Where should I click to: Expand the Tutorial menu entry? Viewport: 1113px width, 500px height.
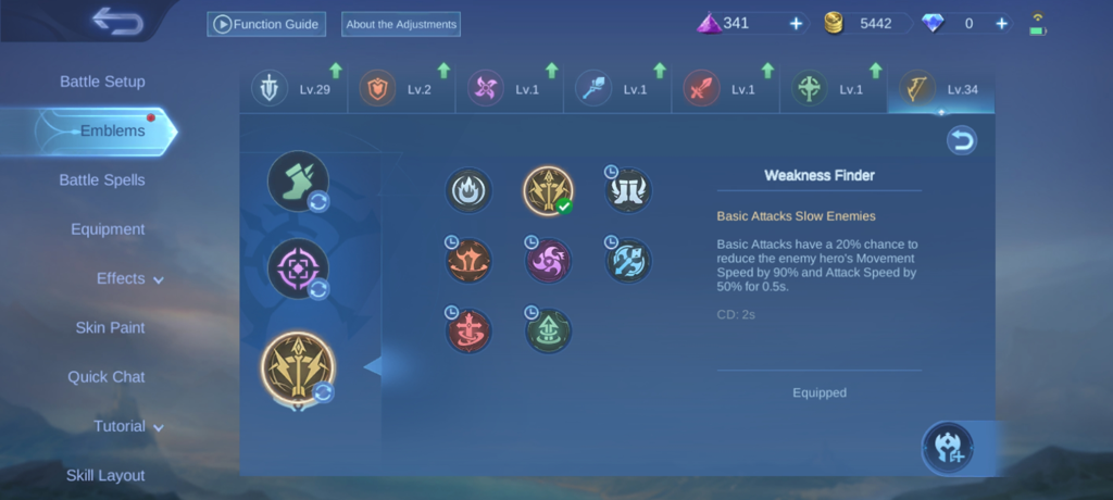pos(128,427)
